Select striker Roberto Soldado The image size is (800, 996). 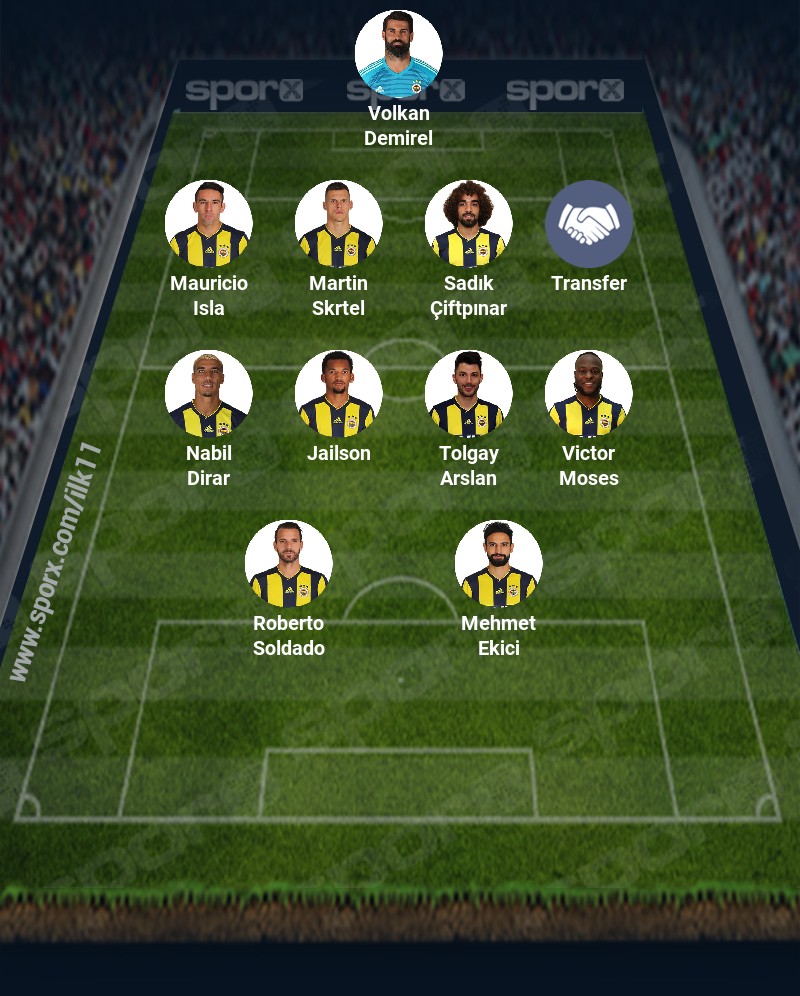[x=289, y=564]
